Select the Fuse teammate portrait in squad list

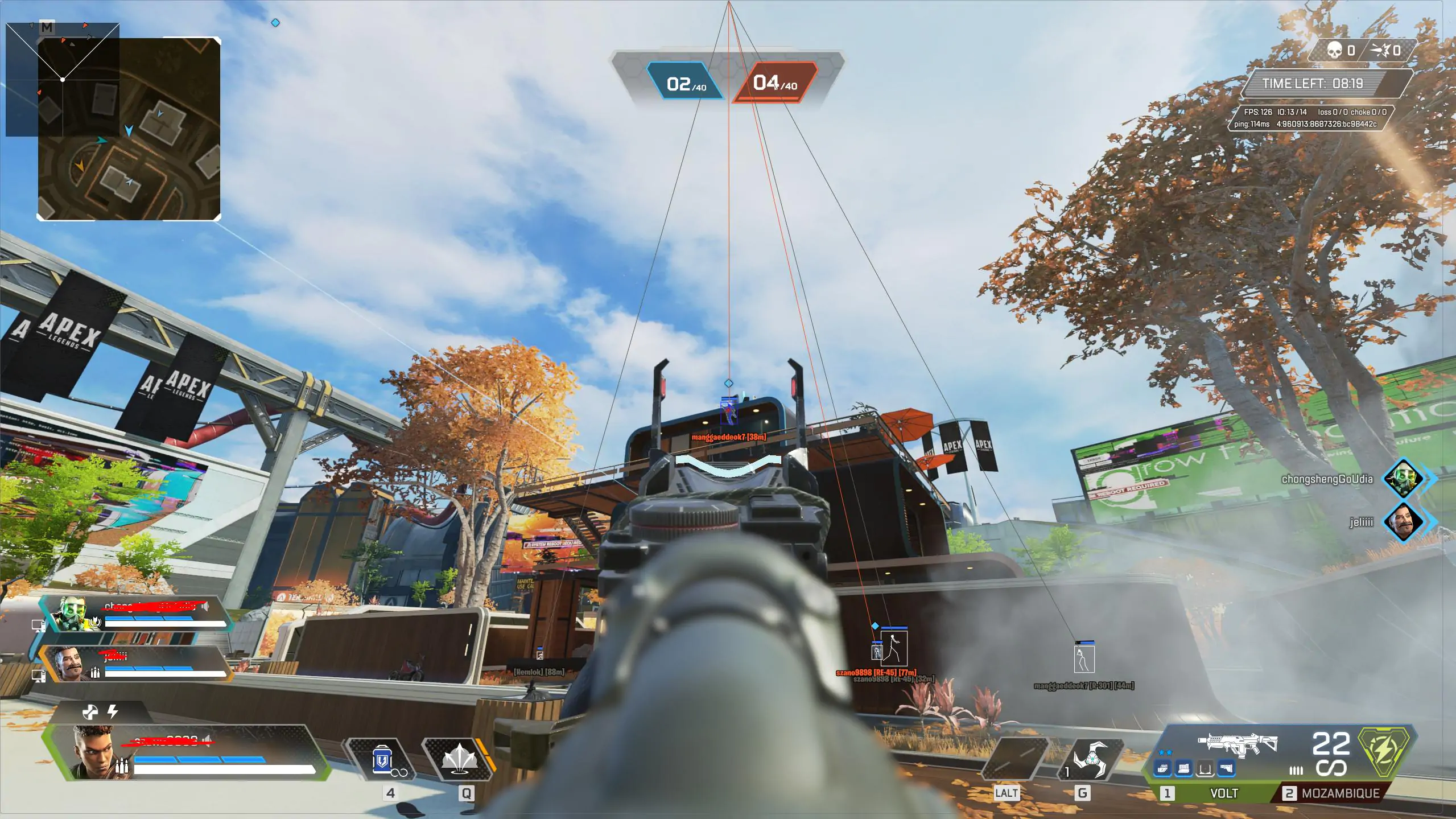(x=70, y=664)
